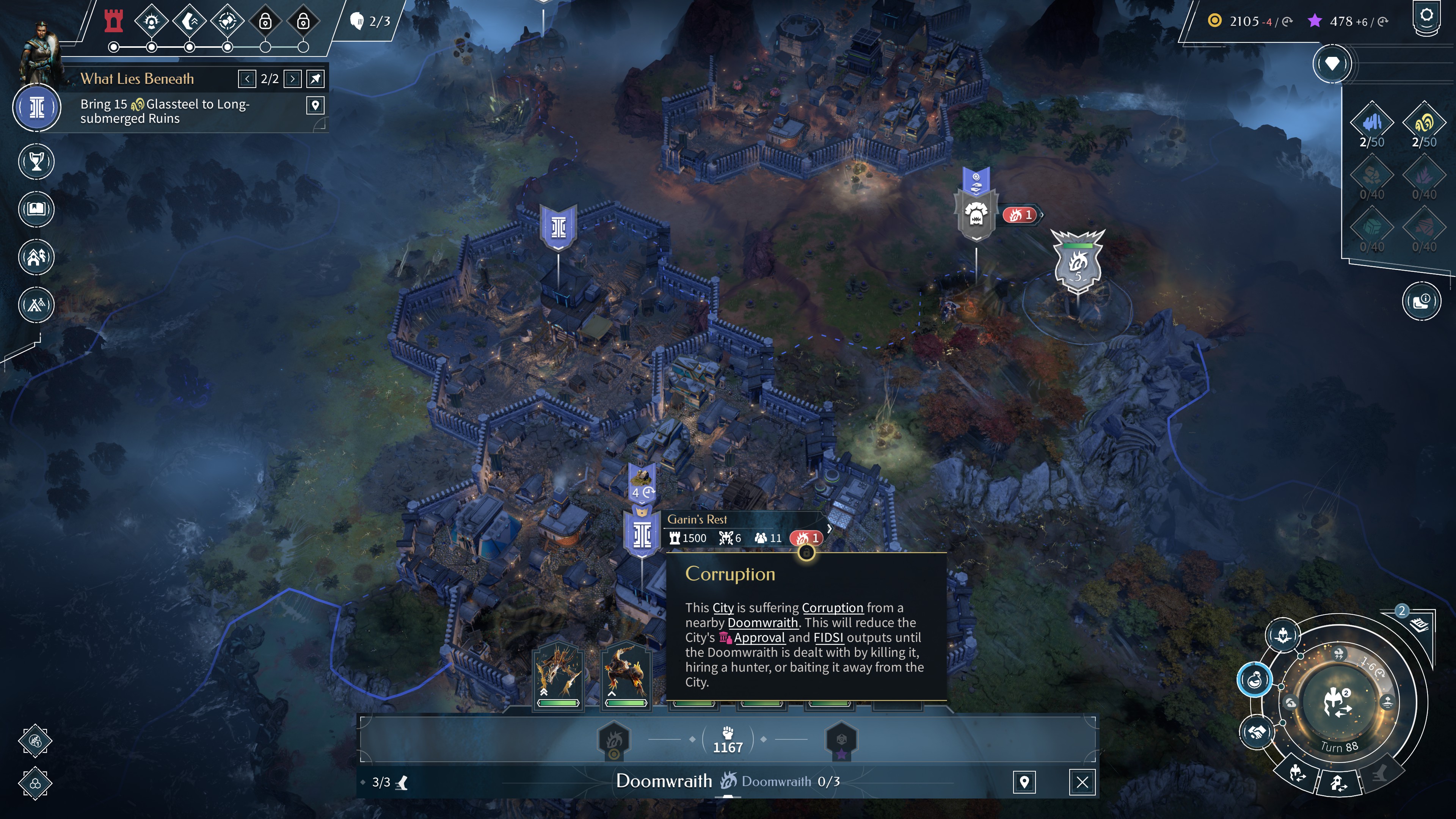Click the Corruption link in the tooltip
The image size is (1456, 819).
[832, 607]
